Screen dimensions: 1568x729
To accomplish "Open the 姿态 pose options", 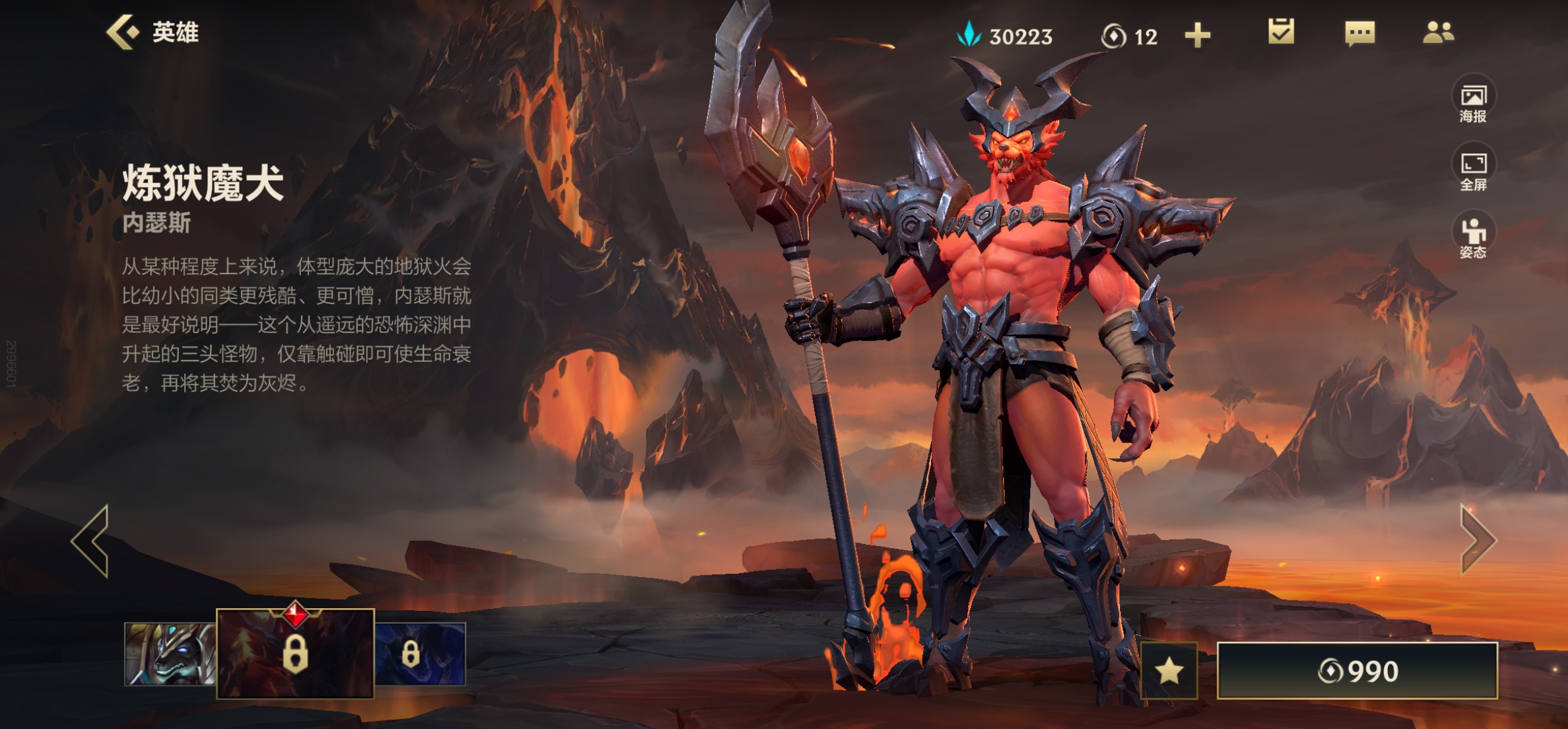I will tap(1473, 238).
